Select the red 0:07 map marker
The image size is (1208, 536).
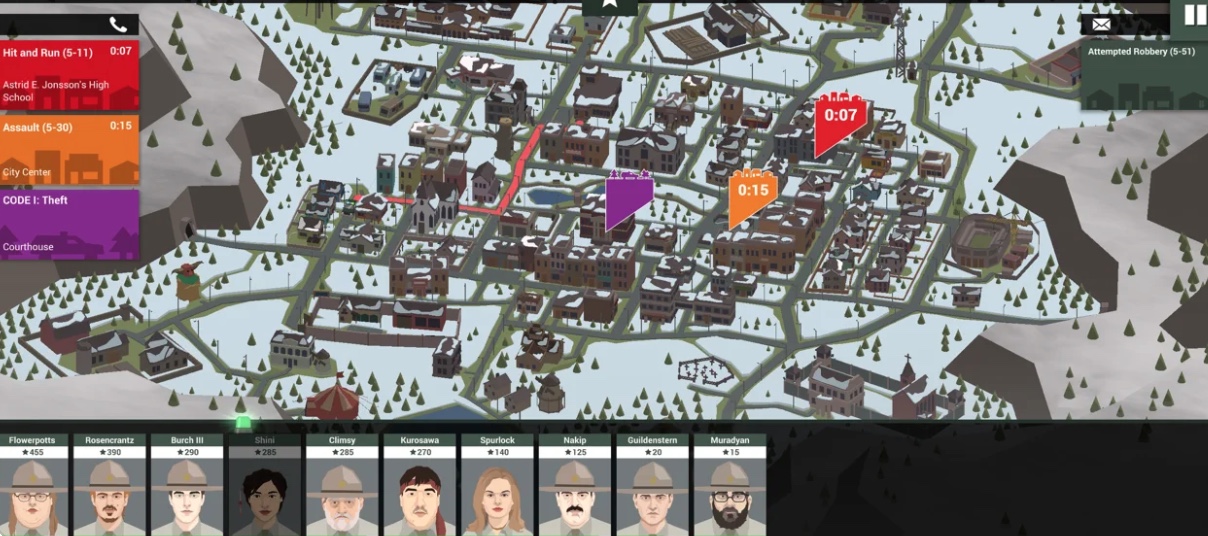pyautogui.click(x=839, y=122)
